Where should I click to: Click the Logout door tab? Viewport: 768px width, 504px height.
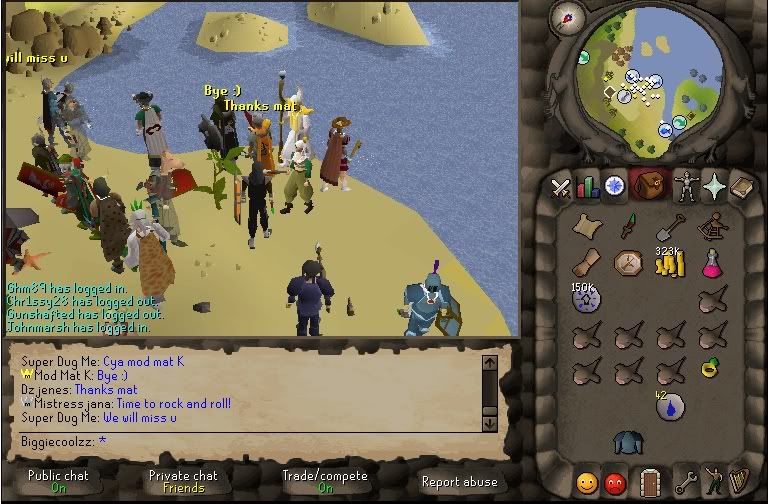[650, 482]
